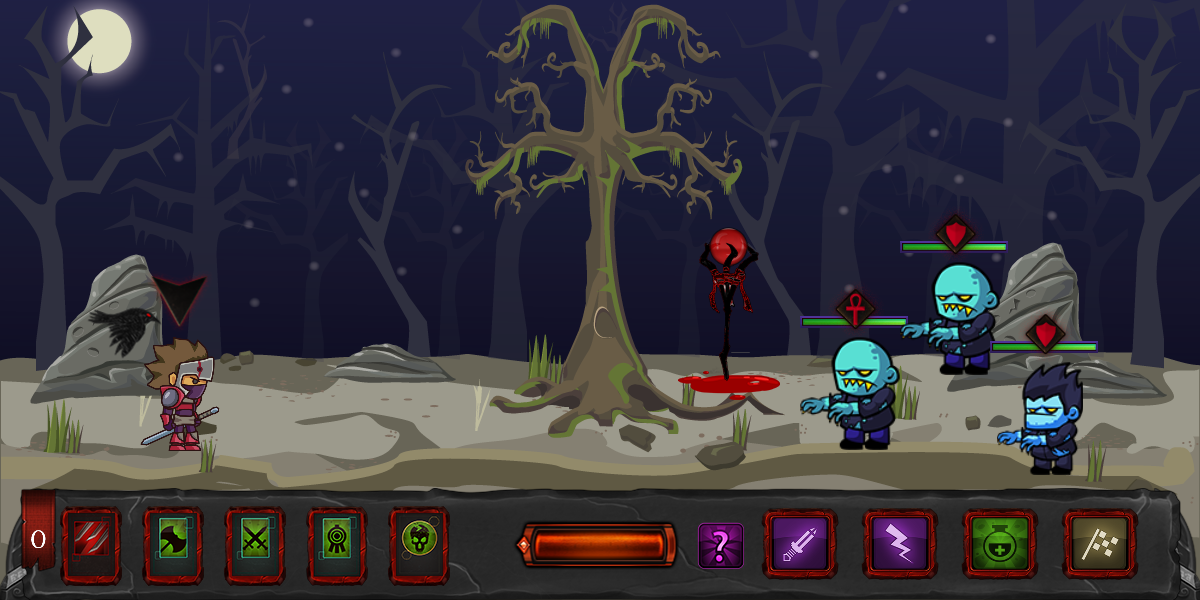Select the green battle axe card
This screenshot has width=1200, height=600.
click(x=173, y=545)
